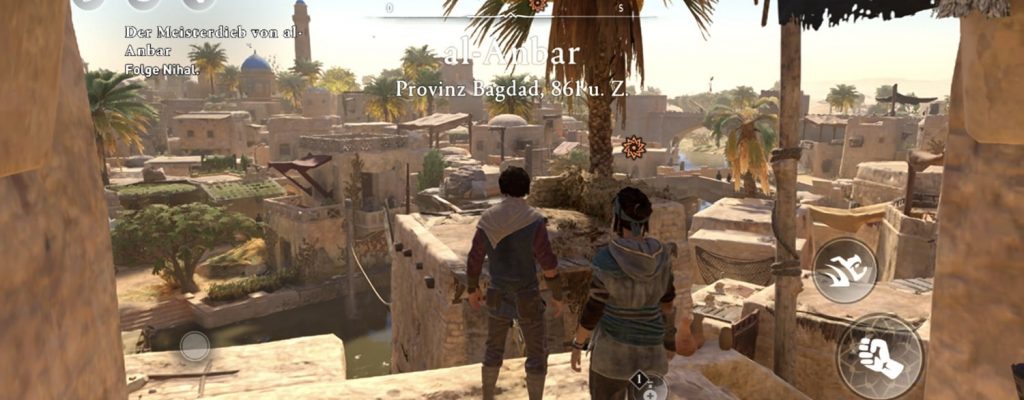Viewport: 1024px width, 400px height.
Task: Select the objective marker beside the palm trunk
Action: [632, 148]
